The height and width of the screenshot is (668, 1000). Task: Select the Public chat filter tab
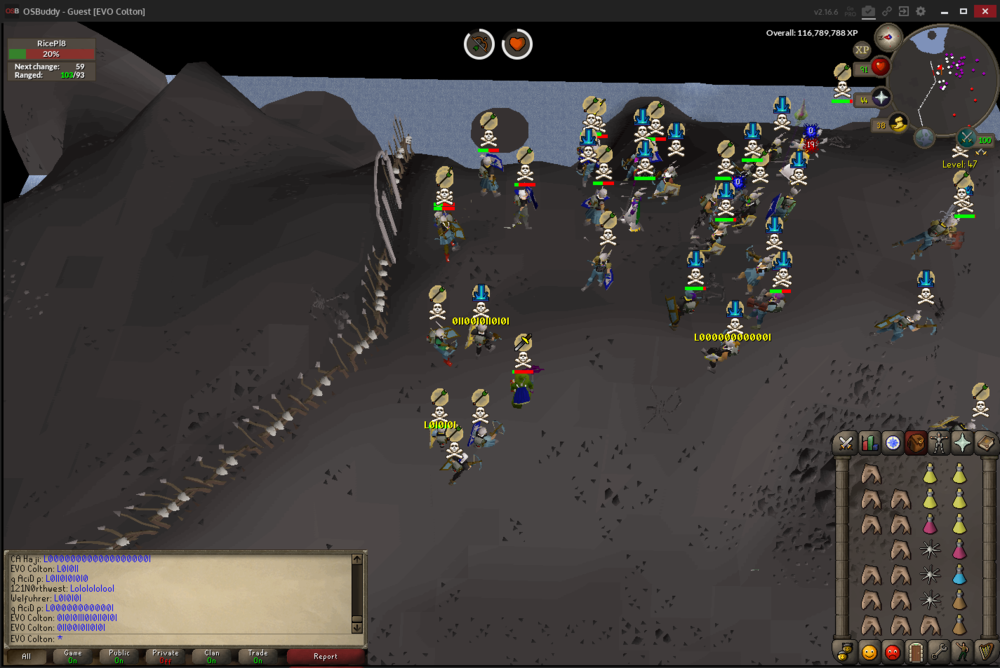119,657
